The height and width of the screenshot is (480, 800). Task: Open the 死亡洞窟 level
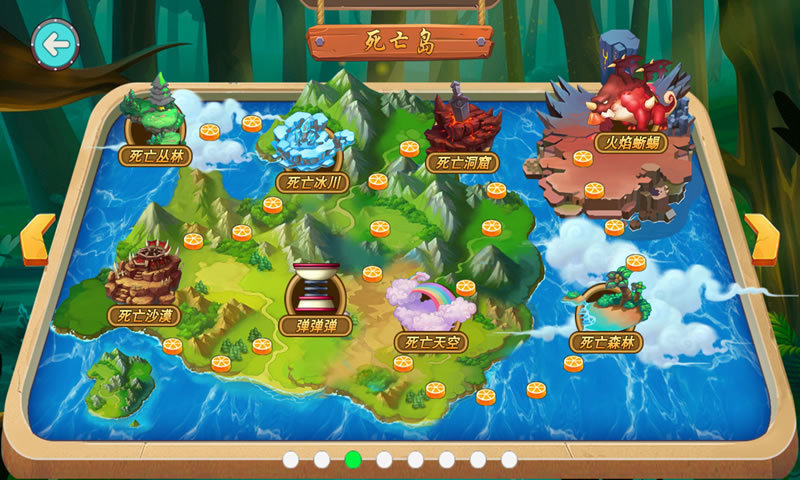click(462, 133)
